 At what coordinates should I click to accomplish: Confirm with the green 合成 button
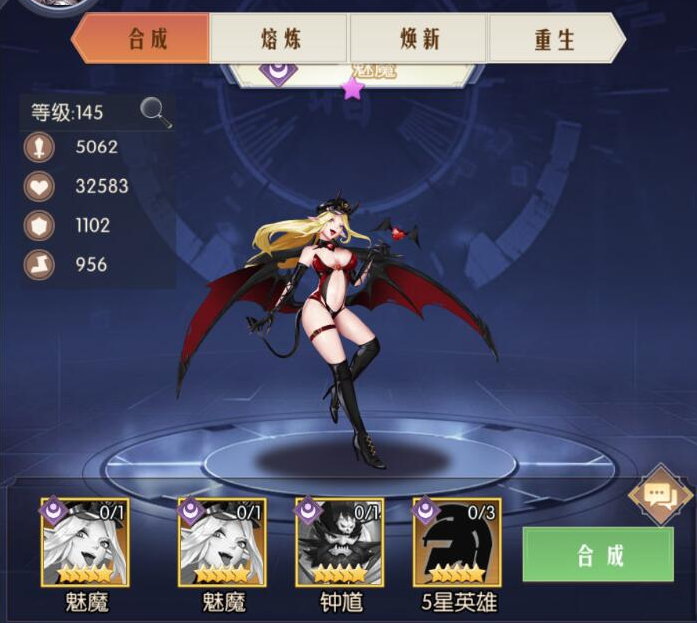tap(598, 555)
